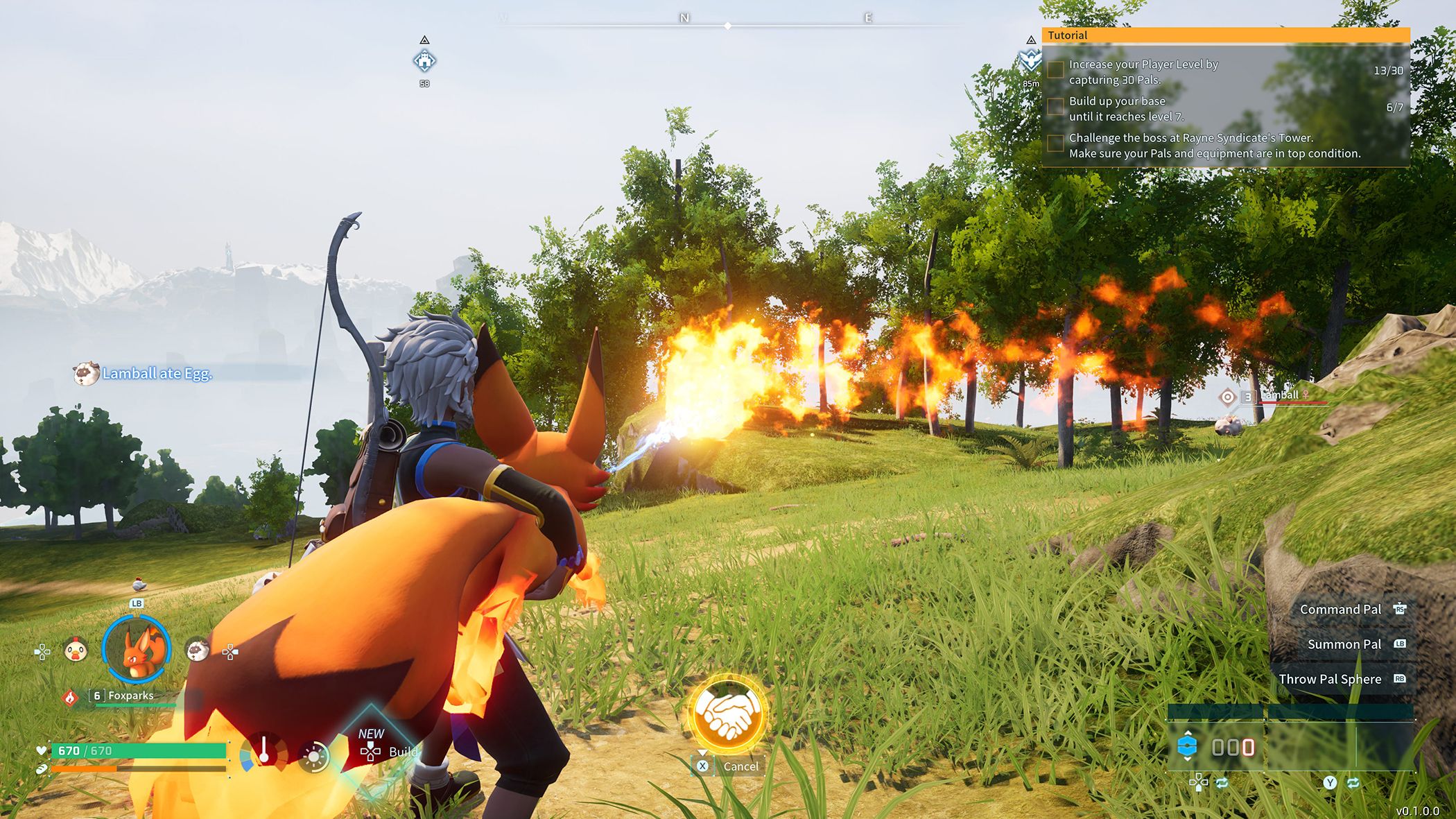Choose the Lamball party Pal icon
The width and height of the screenshot is (1456, 819).
198,650
